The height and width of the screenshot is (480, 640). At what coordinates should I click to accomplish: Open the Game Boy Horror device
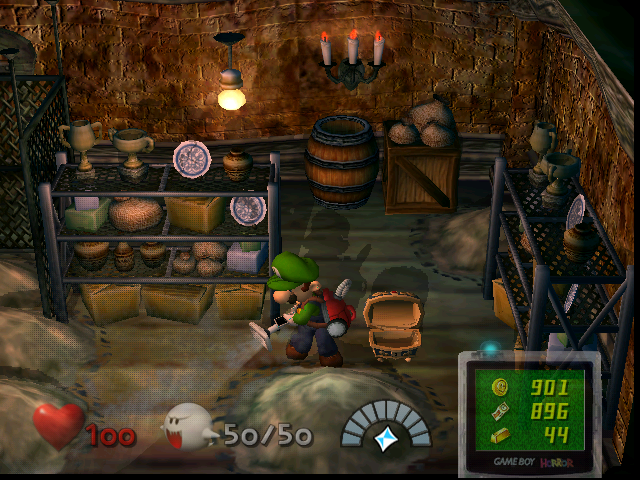(529, 412)
